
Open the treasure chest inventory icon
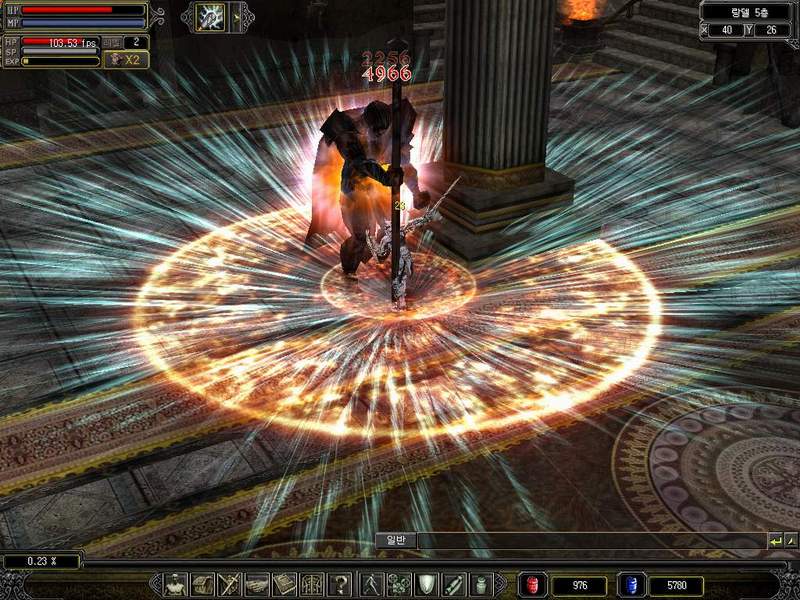203,585
